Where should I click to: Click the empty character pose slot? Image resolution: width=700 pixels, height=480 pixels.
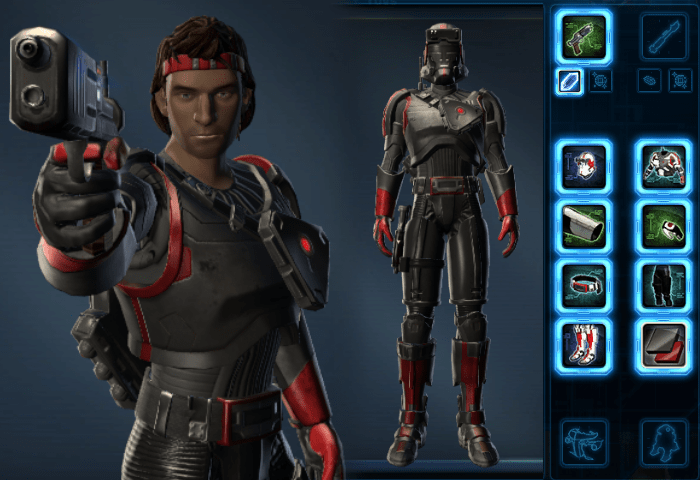pos(585,441)
